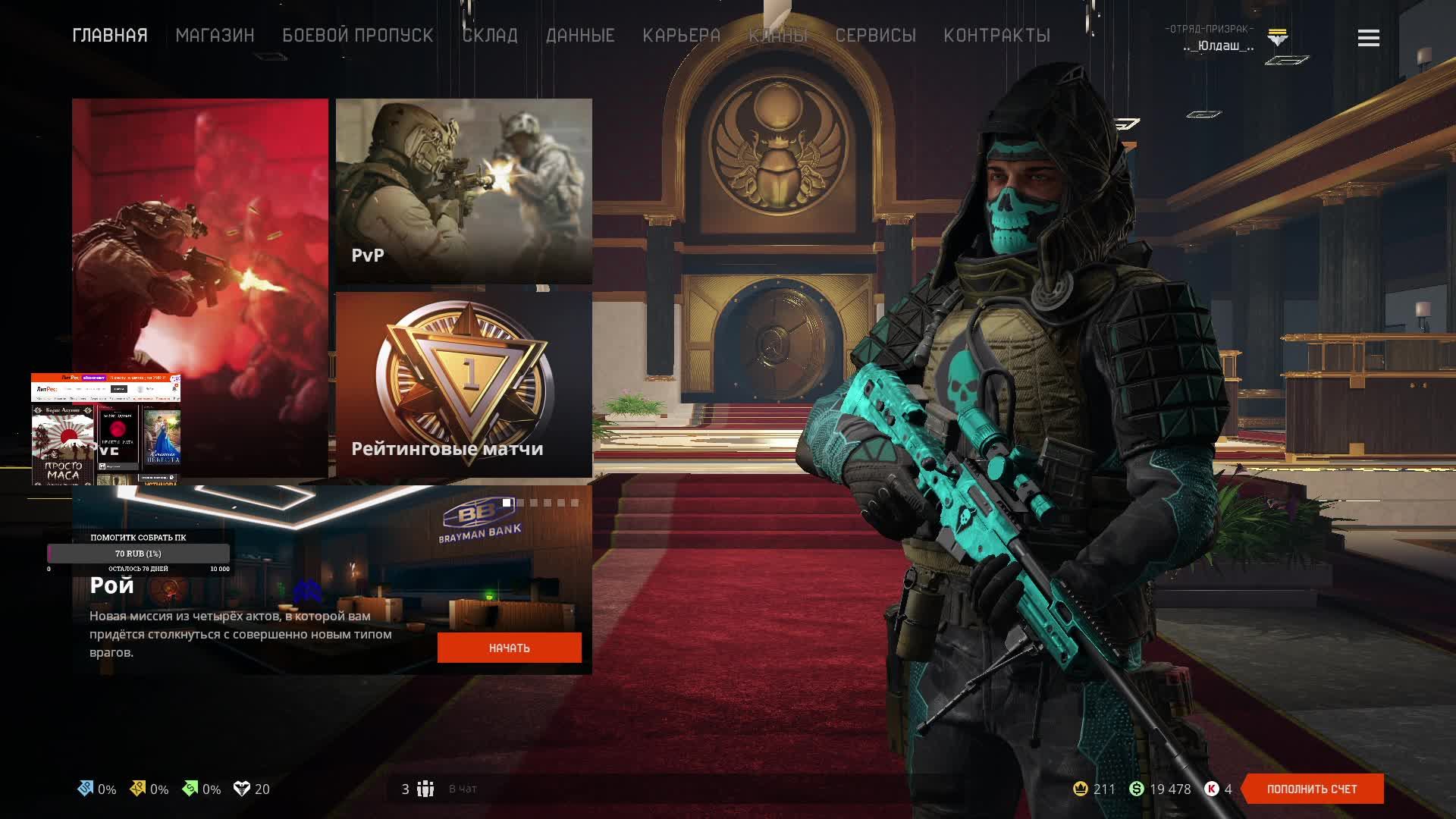Viewport: 1456px width, 819px height.
Task: Show the Данные tab
Action: coord(580,36)
